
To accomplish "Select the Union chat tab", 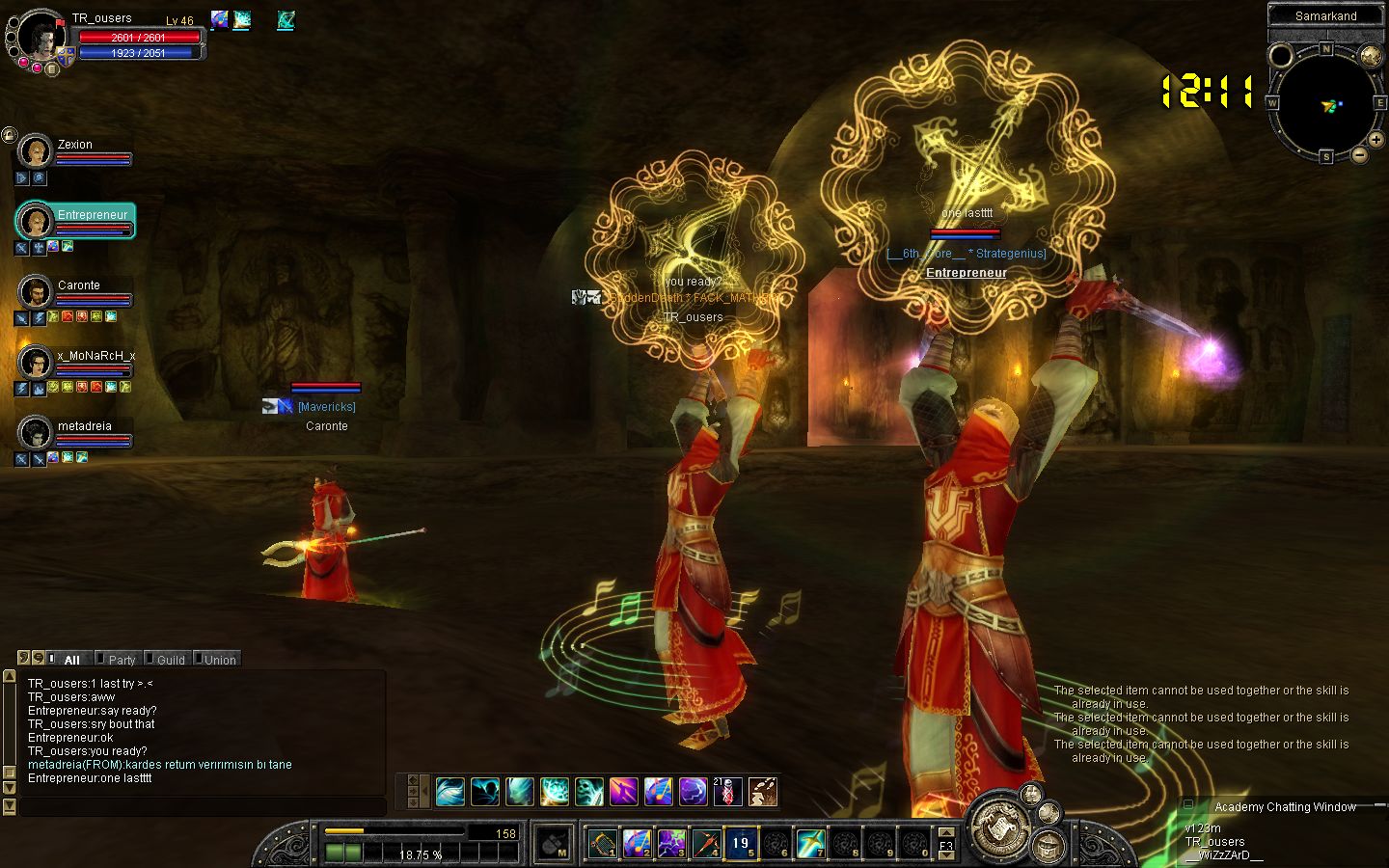I will point(219,660).
